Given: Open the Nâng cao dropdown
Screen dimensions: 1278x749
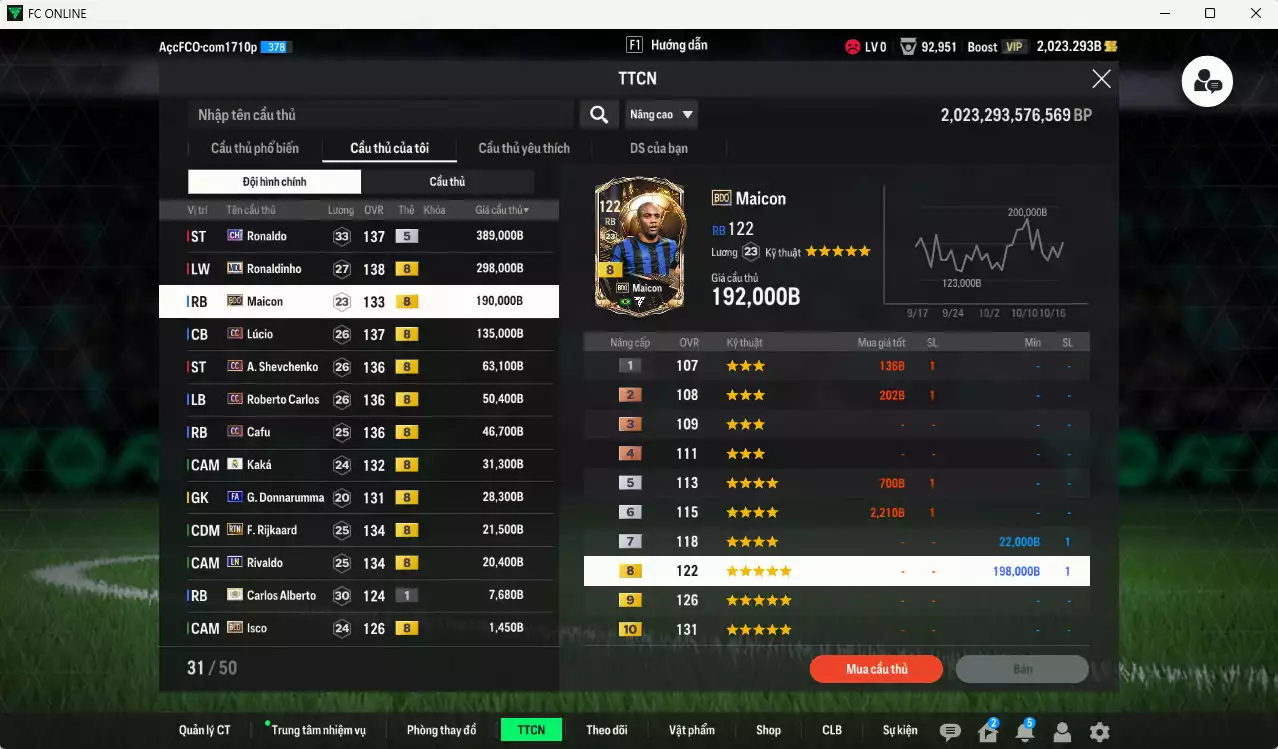Looking at the screenshot, I should [x=661, y=115].
